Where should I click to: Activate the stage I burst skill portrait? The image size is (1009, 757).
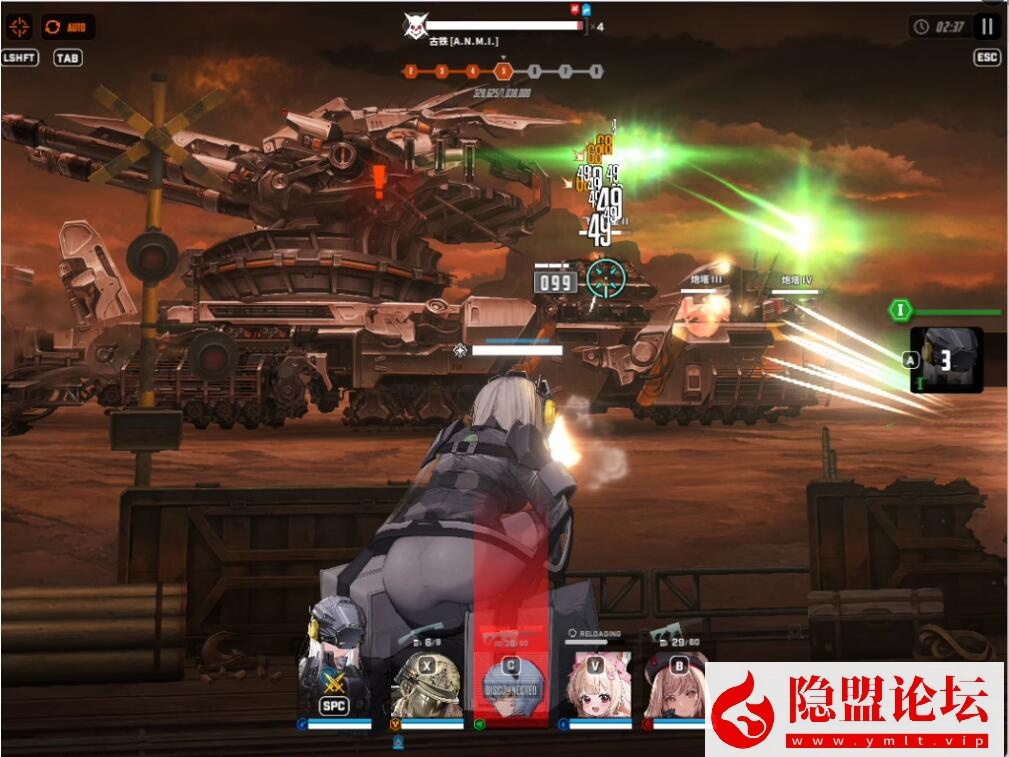[945, 359]
